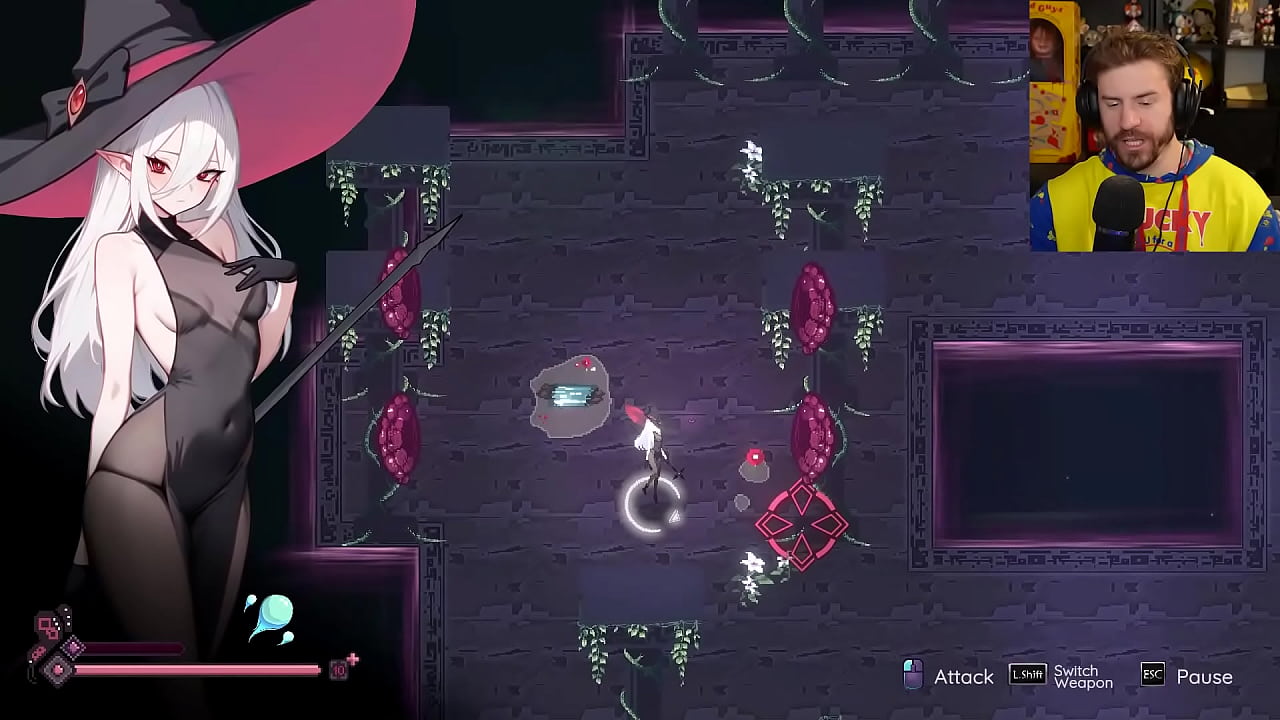The height and width of the screenshot is (720, 1280).
Task: Click the diamond skill icon beside the mana bar
Action: pos(72,647)
